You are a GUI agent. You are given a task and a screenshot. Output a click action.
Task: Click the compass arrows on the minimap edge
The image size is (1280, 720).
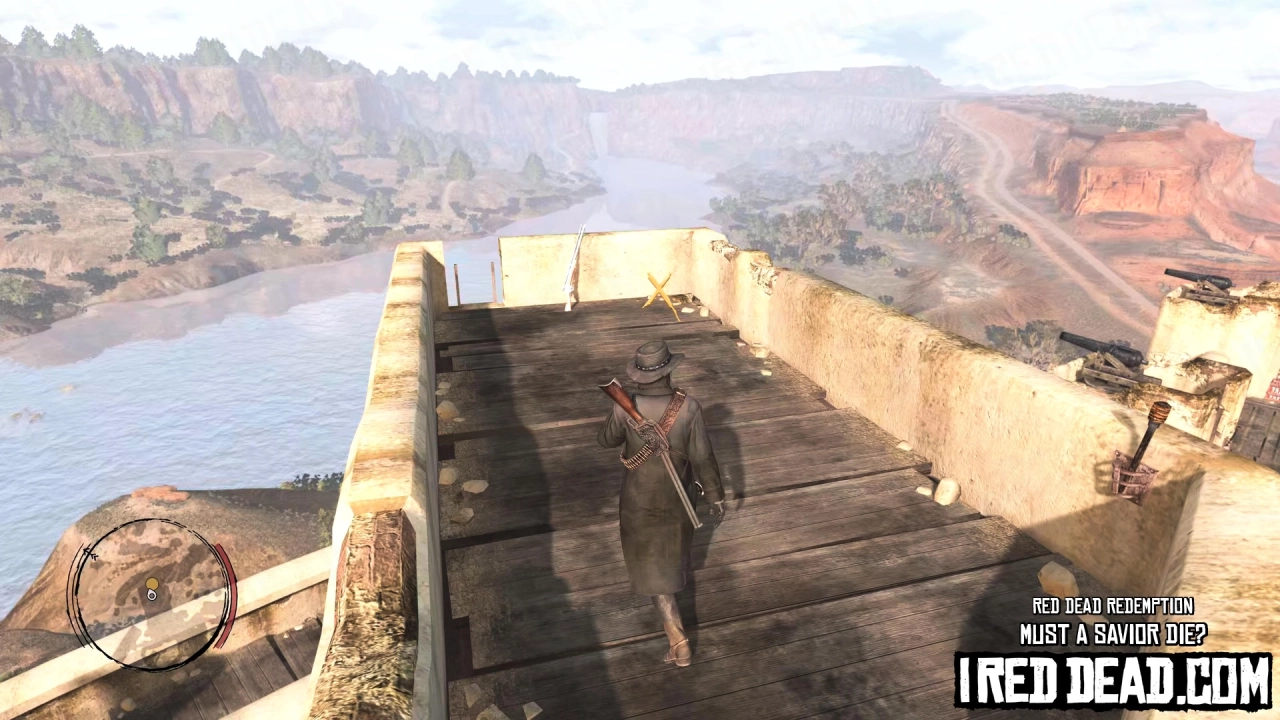[x=92, y=553]
